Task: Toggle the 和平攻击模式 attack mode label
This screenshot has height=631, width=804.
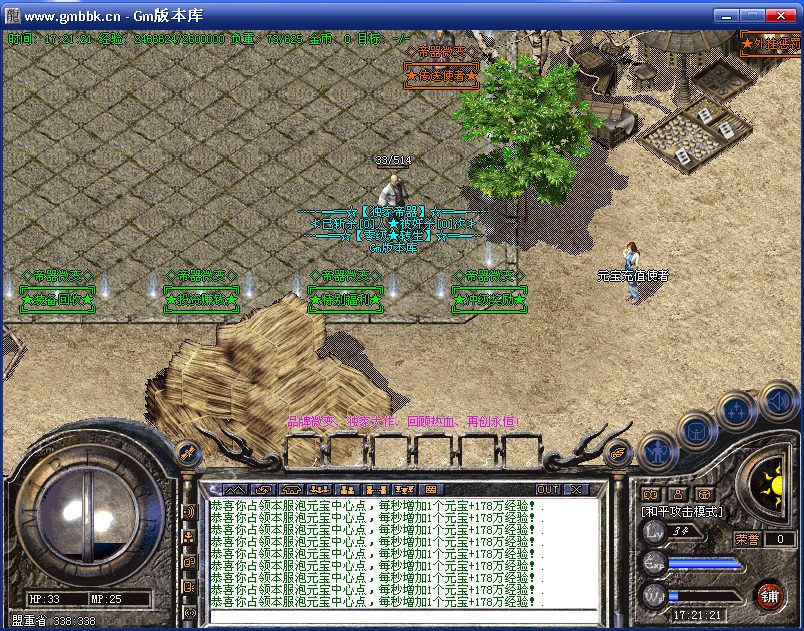Action: (682, 511)
